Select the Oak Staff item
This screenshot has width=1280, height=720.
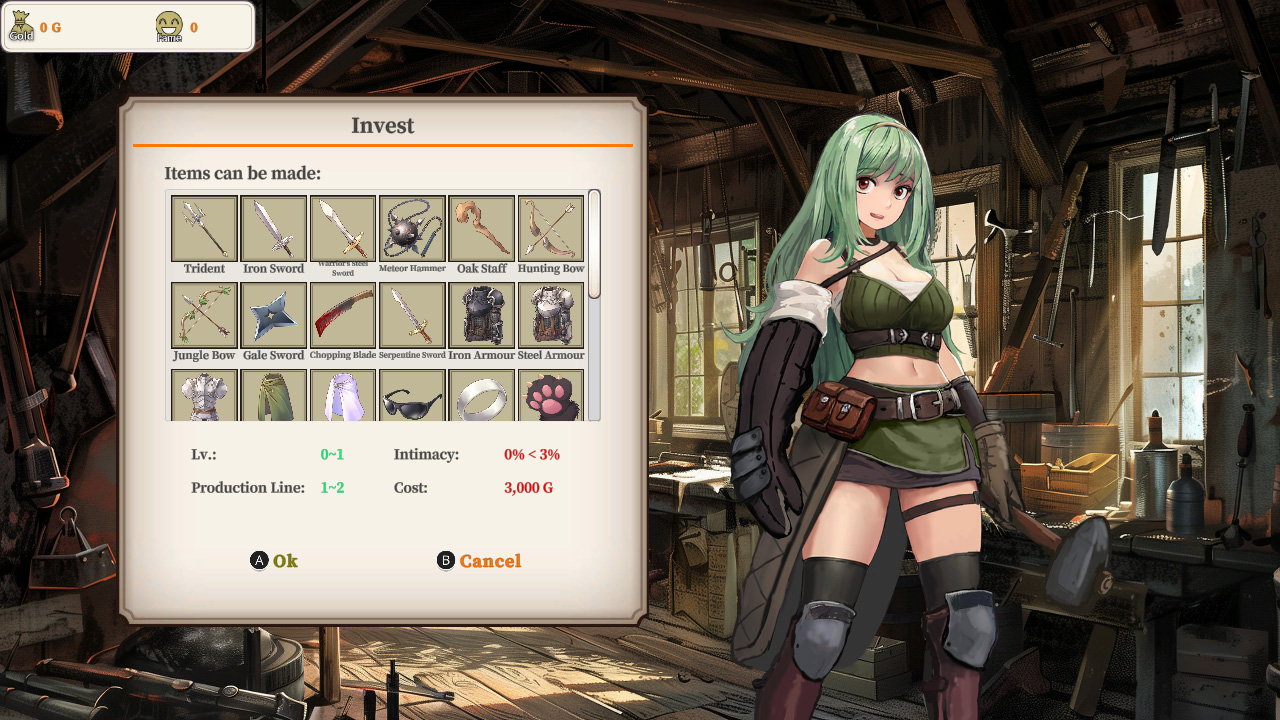(481, 228)
